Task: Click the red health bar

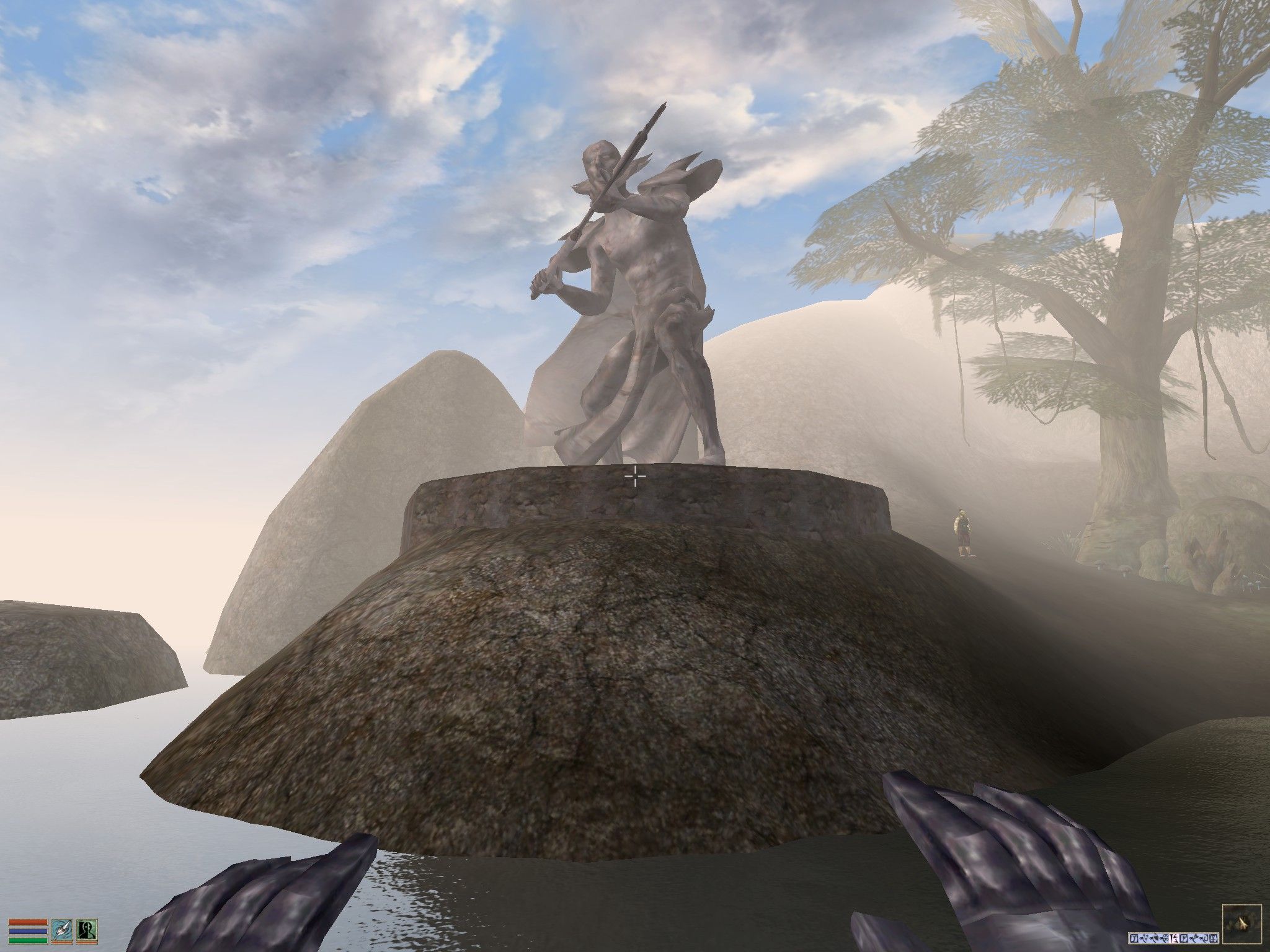Action: click(x=28, y=922)
